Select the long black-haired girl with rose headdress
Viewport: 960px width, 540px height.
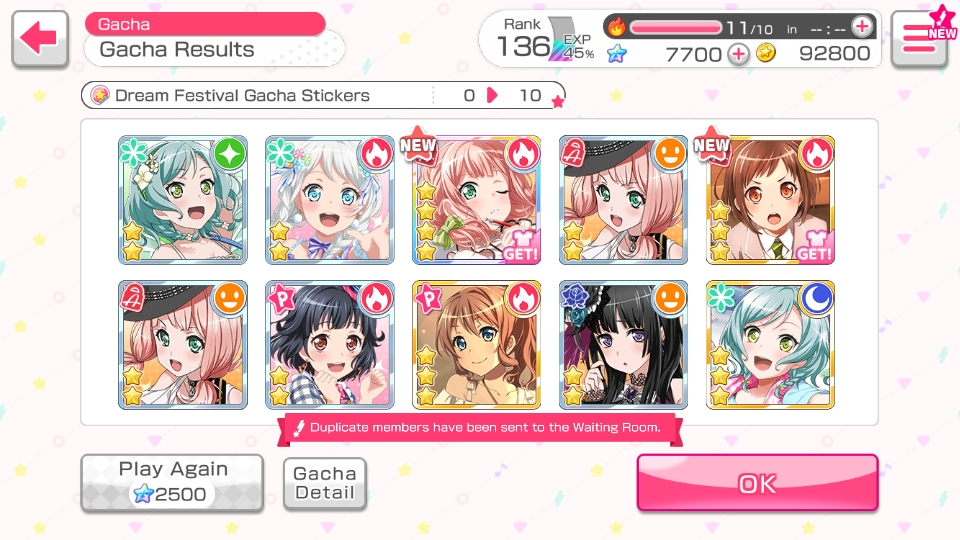tap(624, 345)
